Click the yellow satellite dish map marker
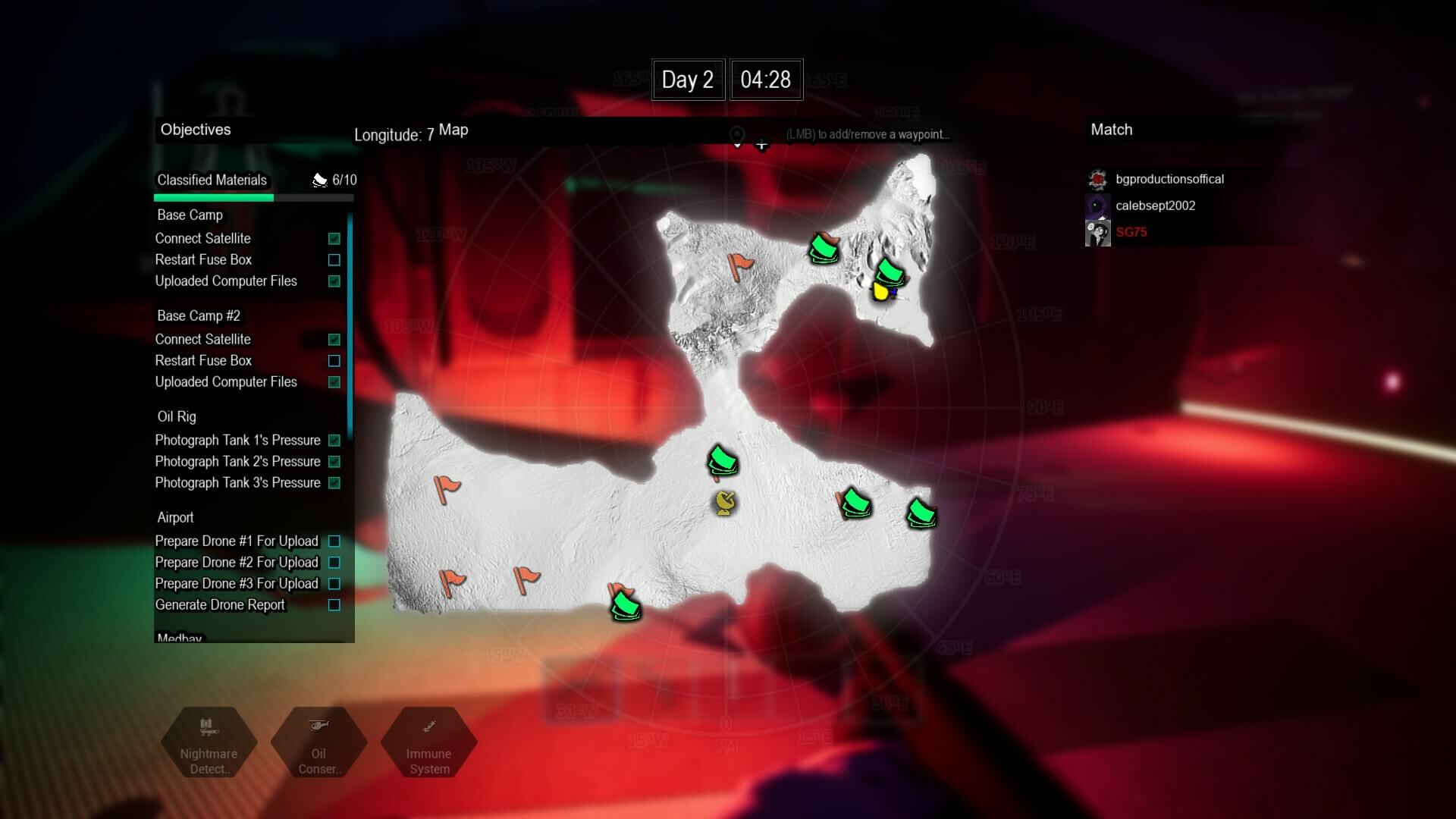The height and width of the screenshot is (819, 1456). pos(725,503)
